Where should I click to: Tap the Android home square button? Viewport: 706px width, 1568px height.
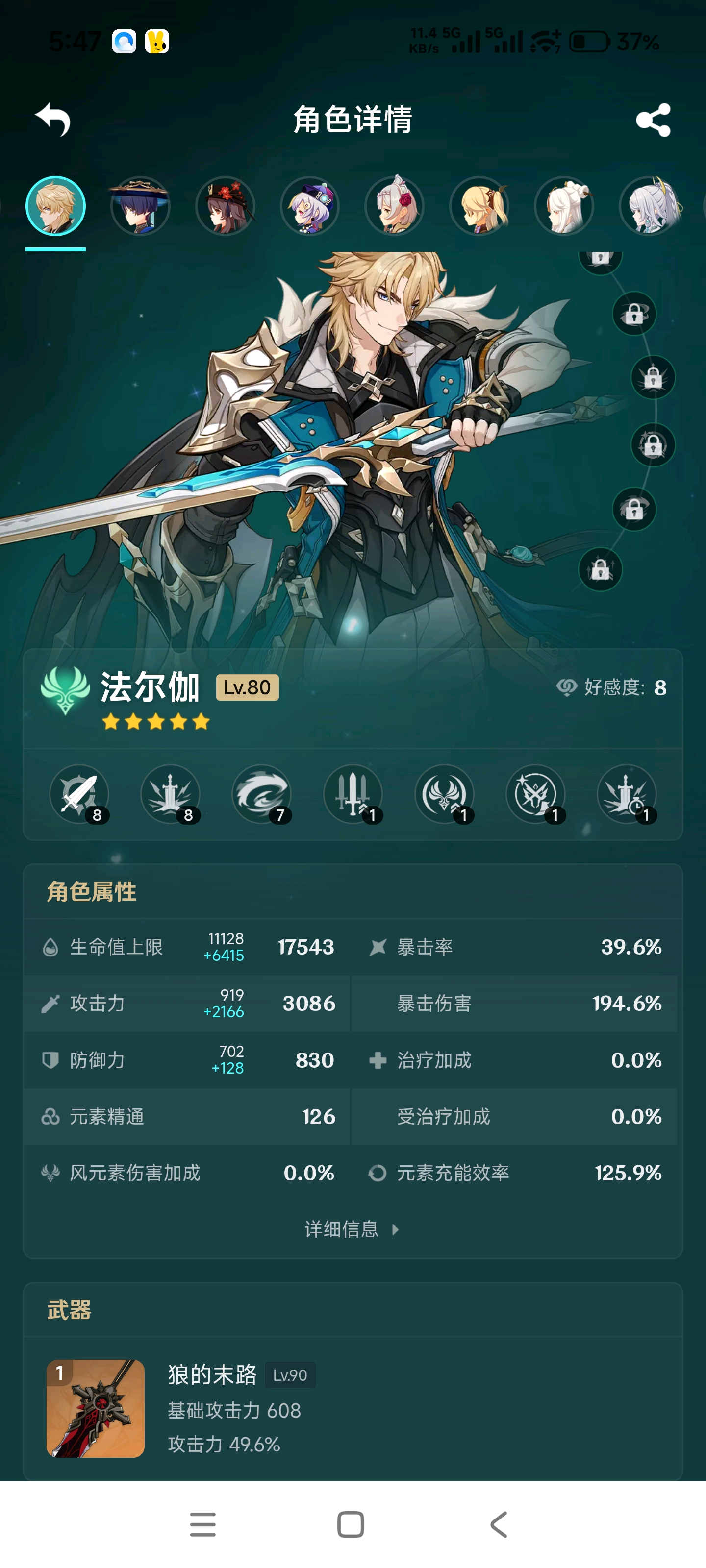click(351, 1524)
